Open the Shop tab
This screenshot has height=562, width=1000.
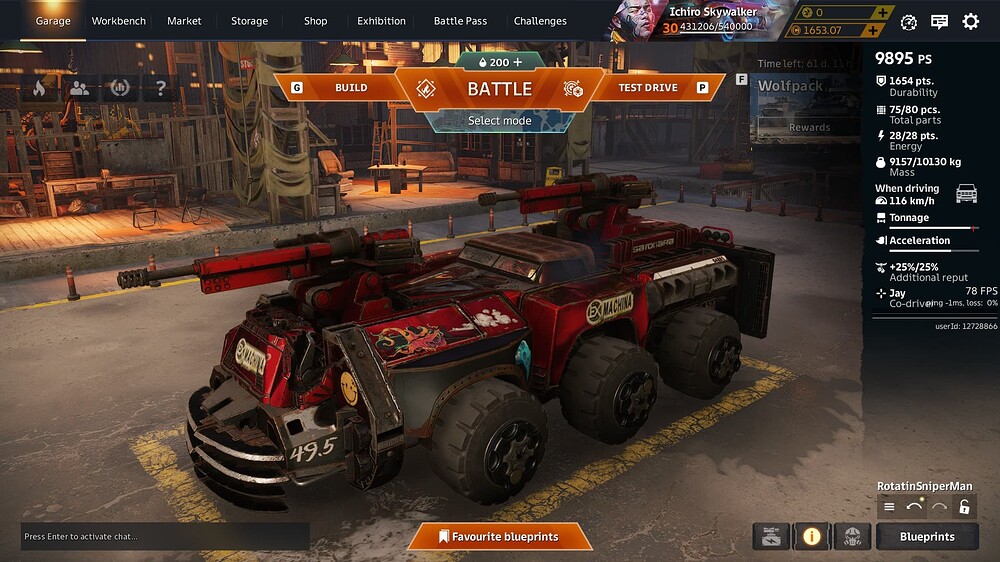315,21
